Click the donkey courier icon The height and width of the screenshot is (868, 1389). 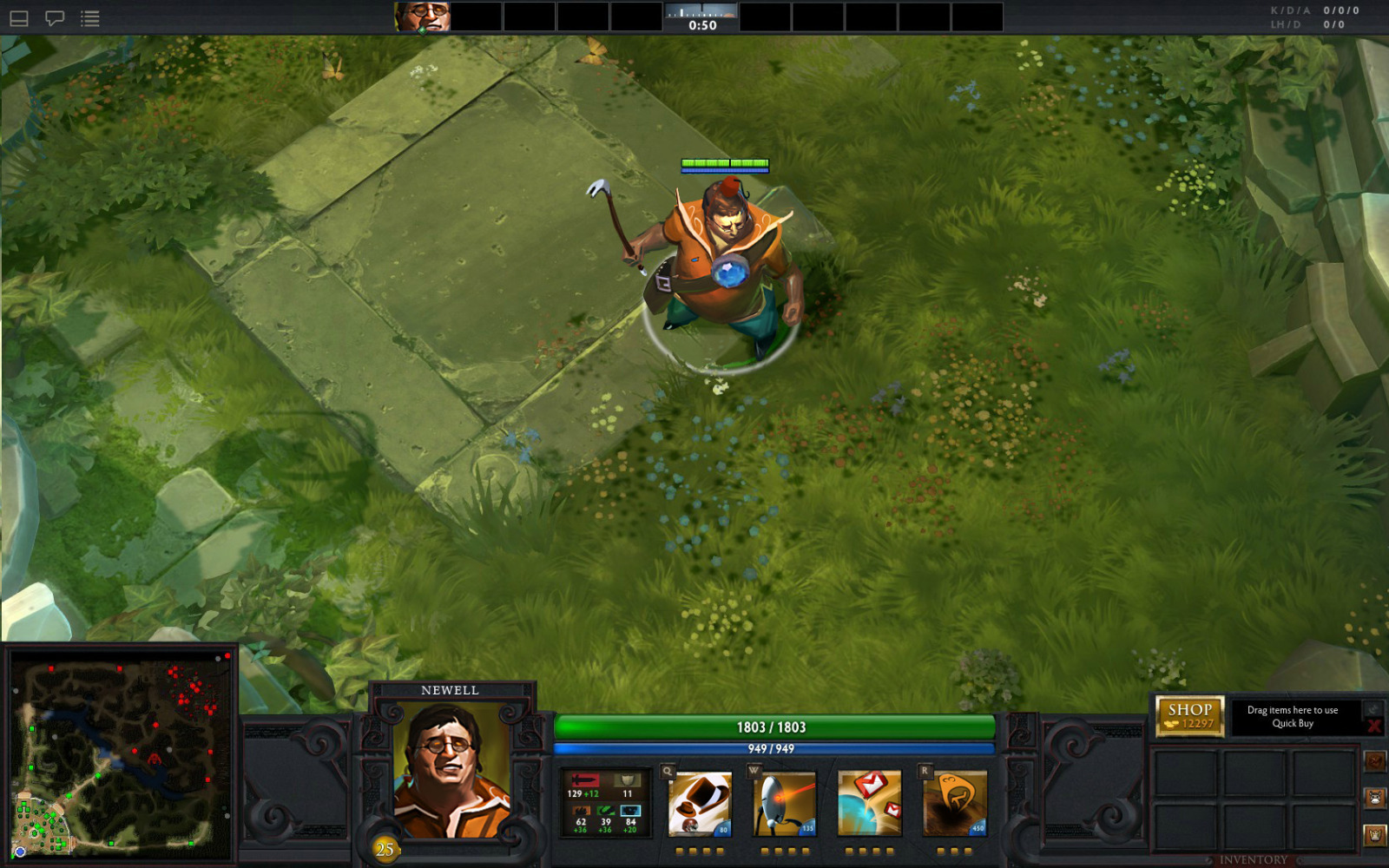(x=1375, y=798)
